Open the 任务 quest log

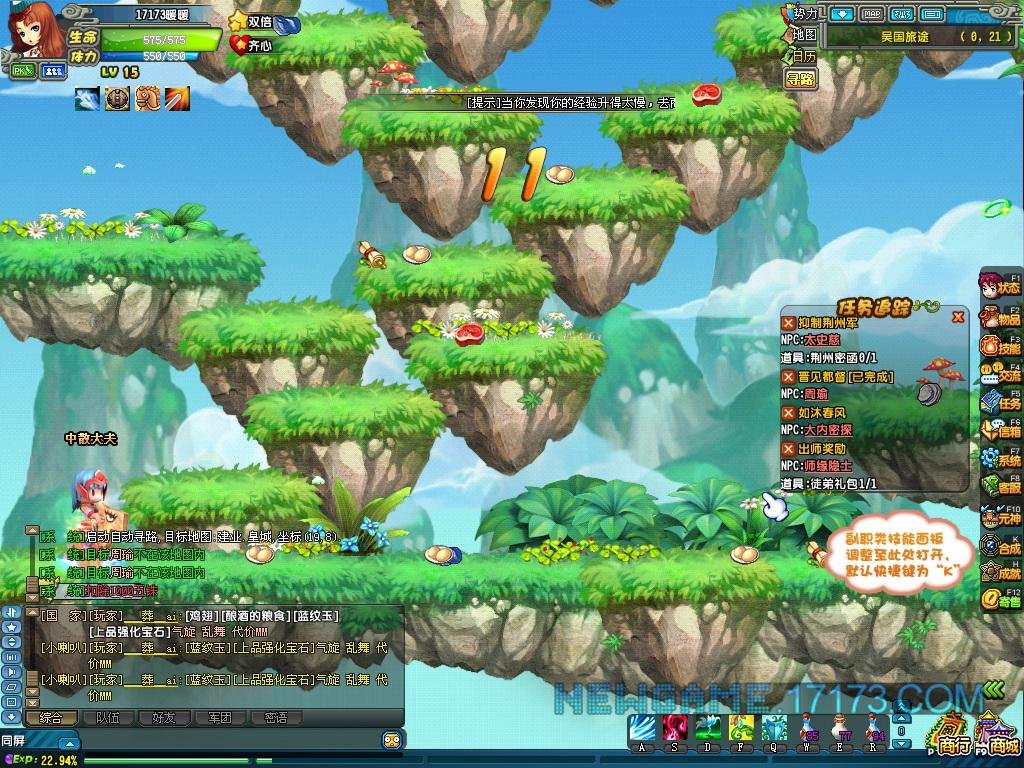(999, 403)
